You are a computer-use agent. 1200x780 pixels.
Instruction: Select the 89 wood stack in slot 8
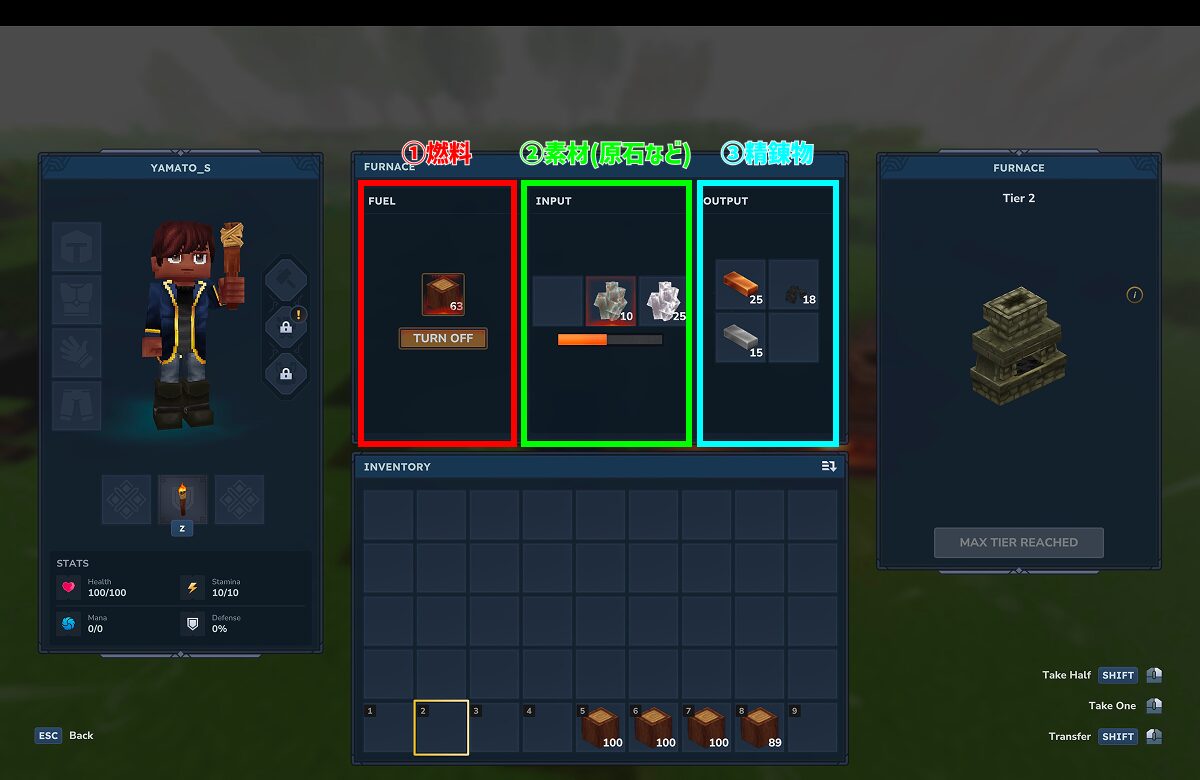click(759, 728)
